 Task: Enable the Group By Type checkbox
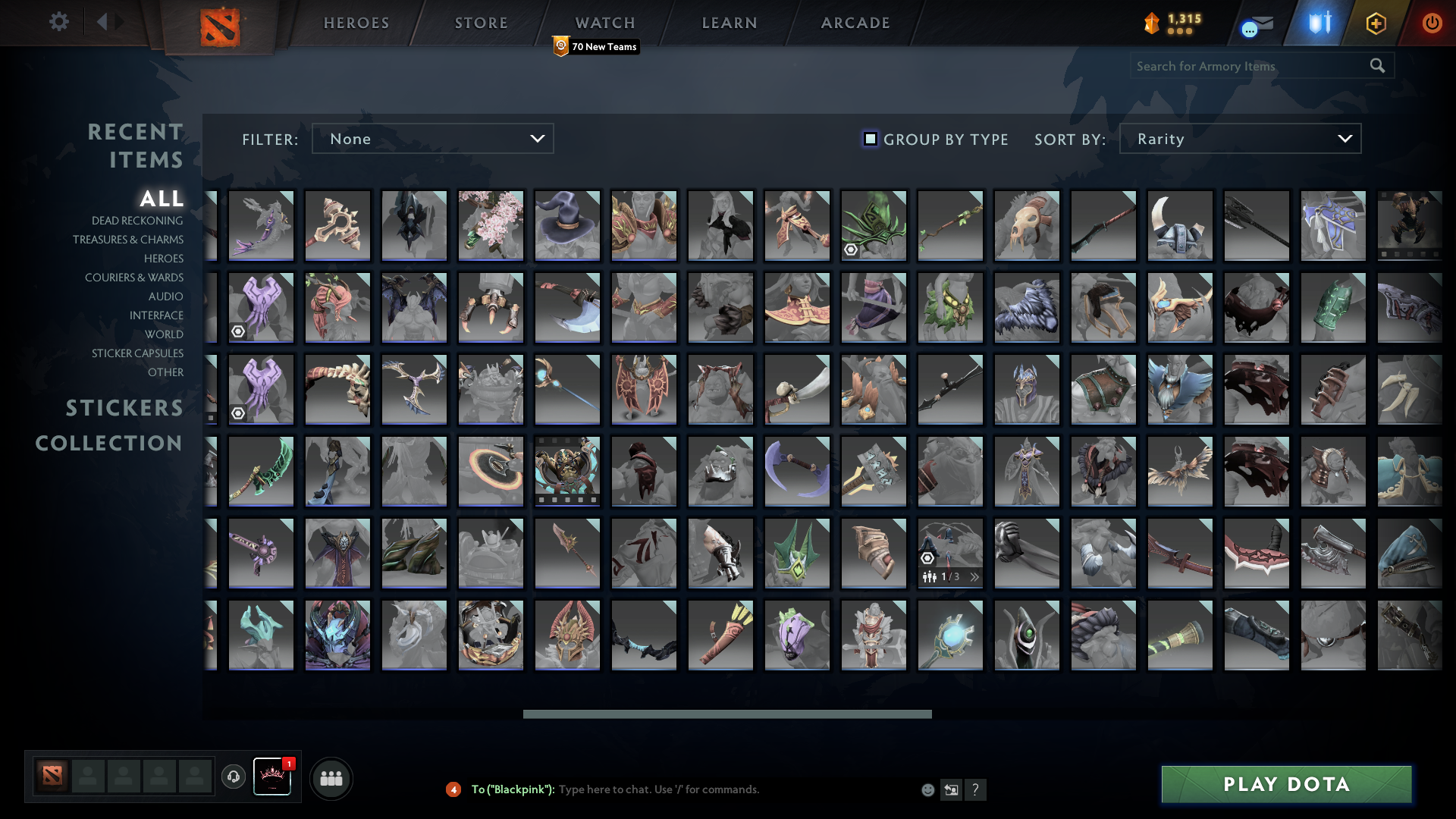869,139
